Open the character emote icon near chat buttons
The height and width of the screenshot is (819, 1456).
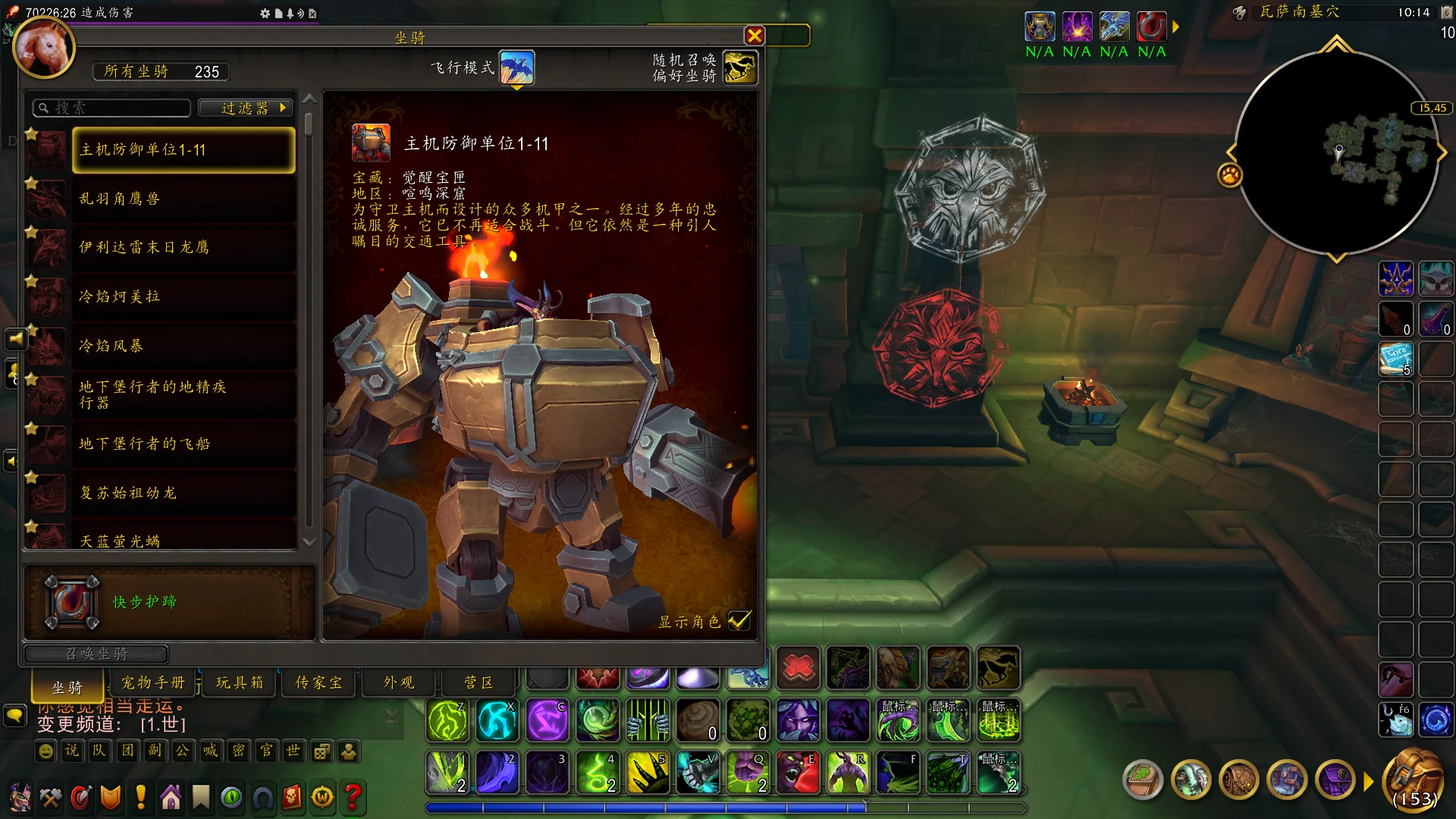[x=347, y=752]
